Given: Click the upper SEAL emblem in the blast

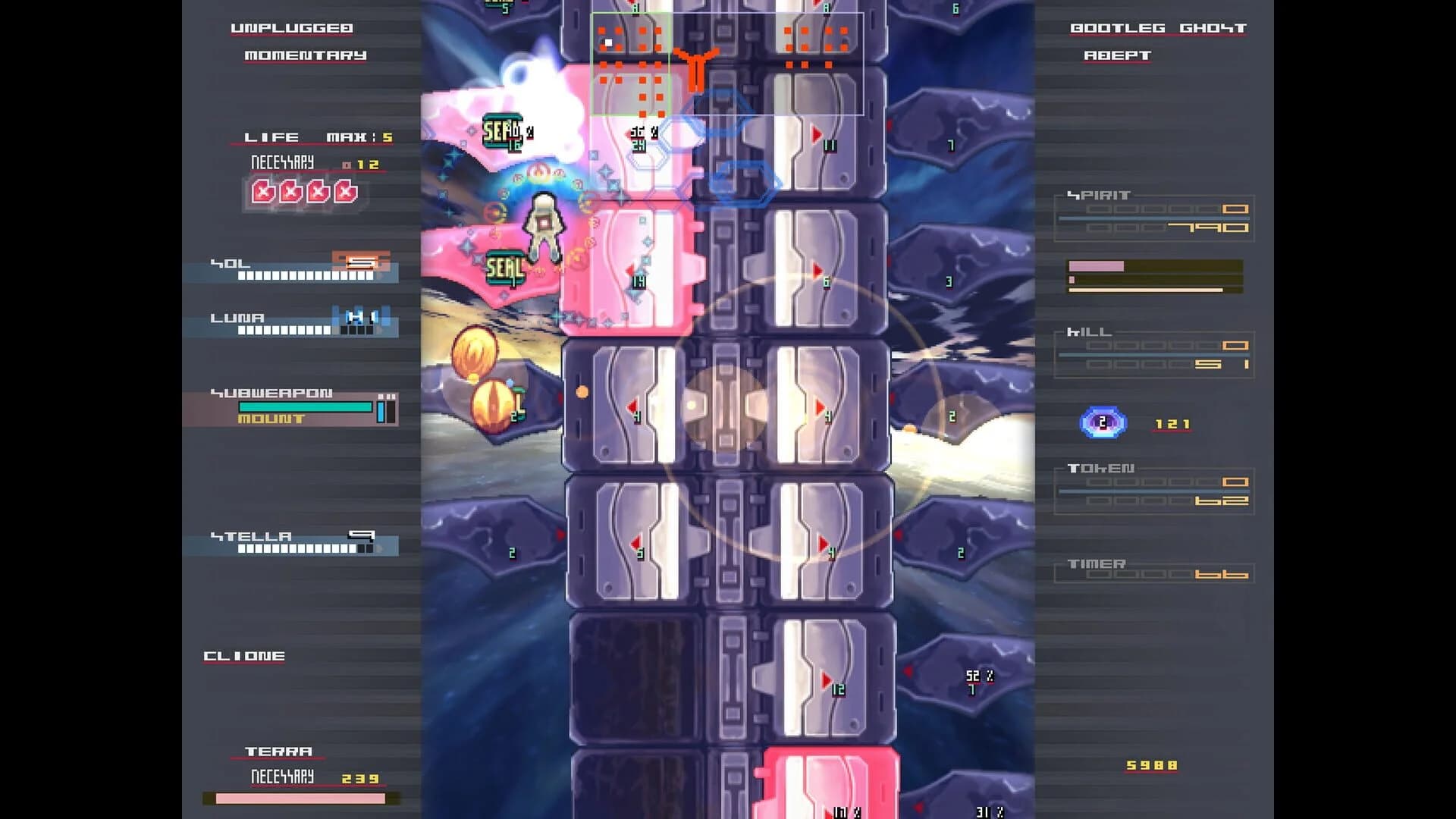Looking at the screenshot, I should point(502,130).
